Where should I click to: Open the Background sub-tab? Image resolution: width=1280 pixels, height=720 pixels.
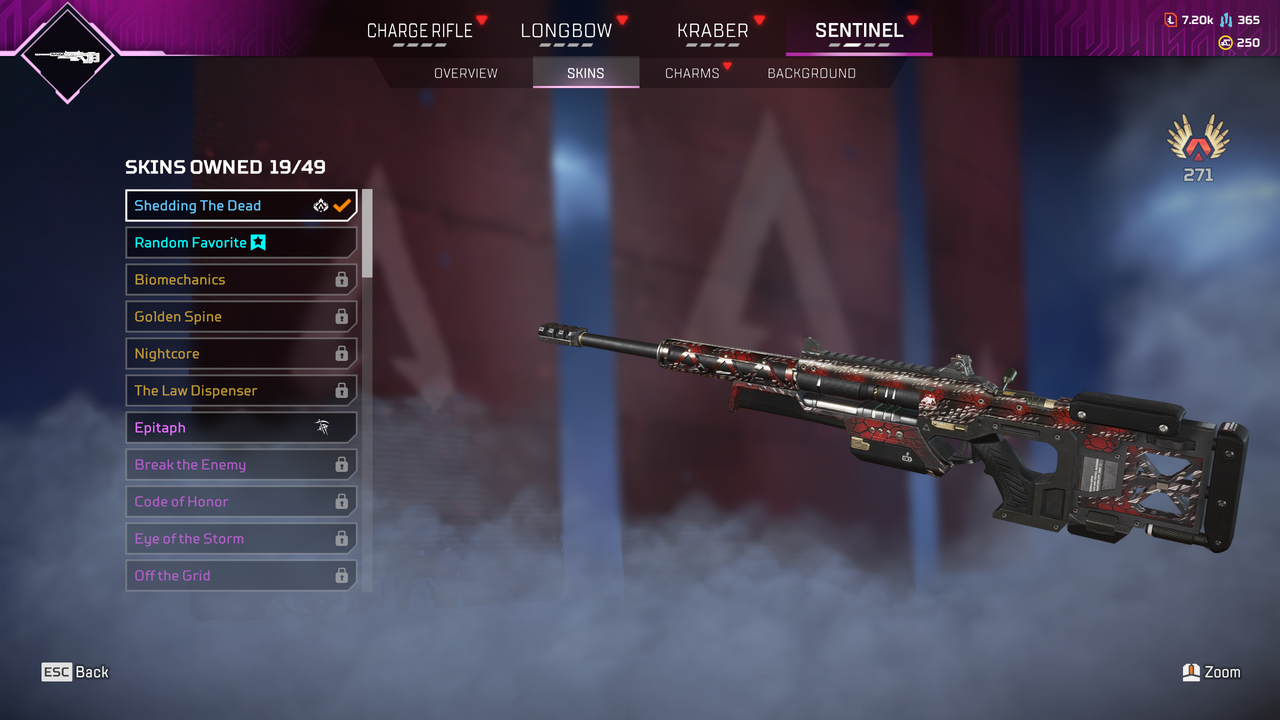(x=811, y=73)
